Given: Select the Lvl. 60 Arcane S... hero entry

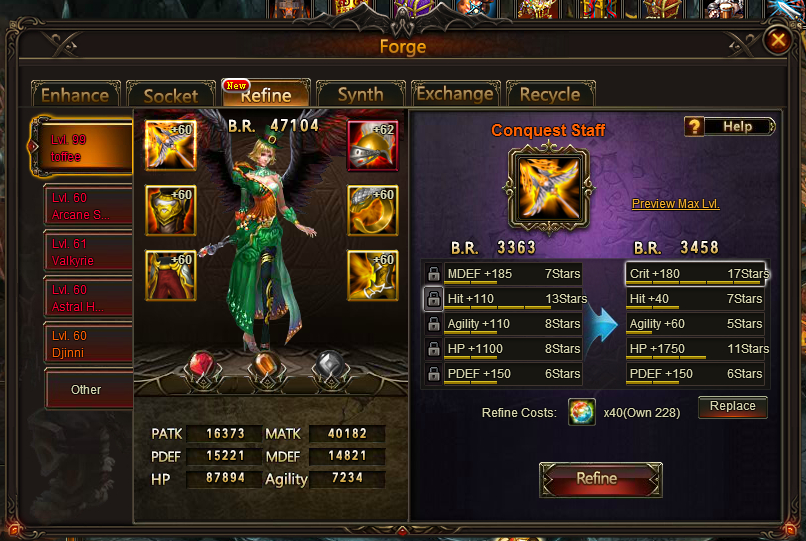Looking at the screenshot, I should (88, 207).
